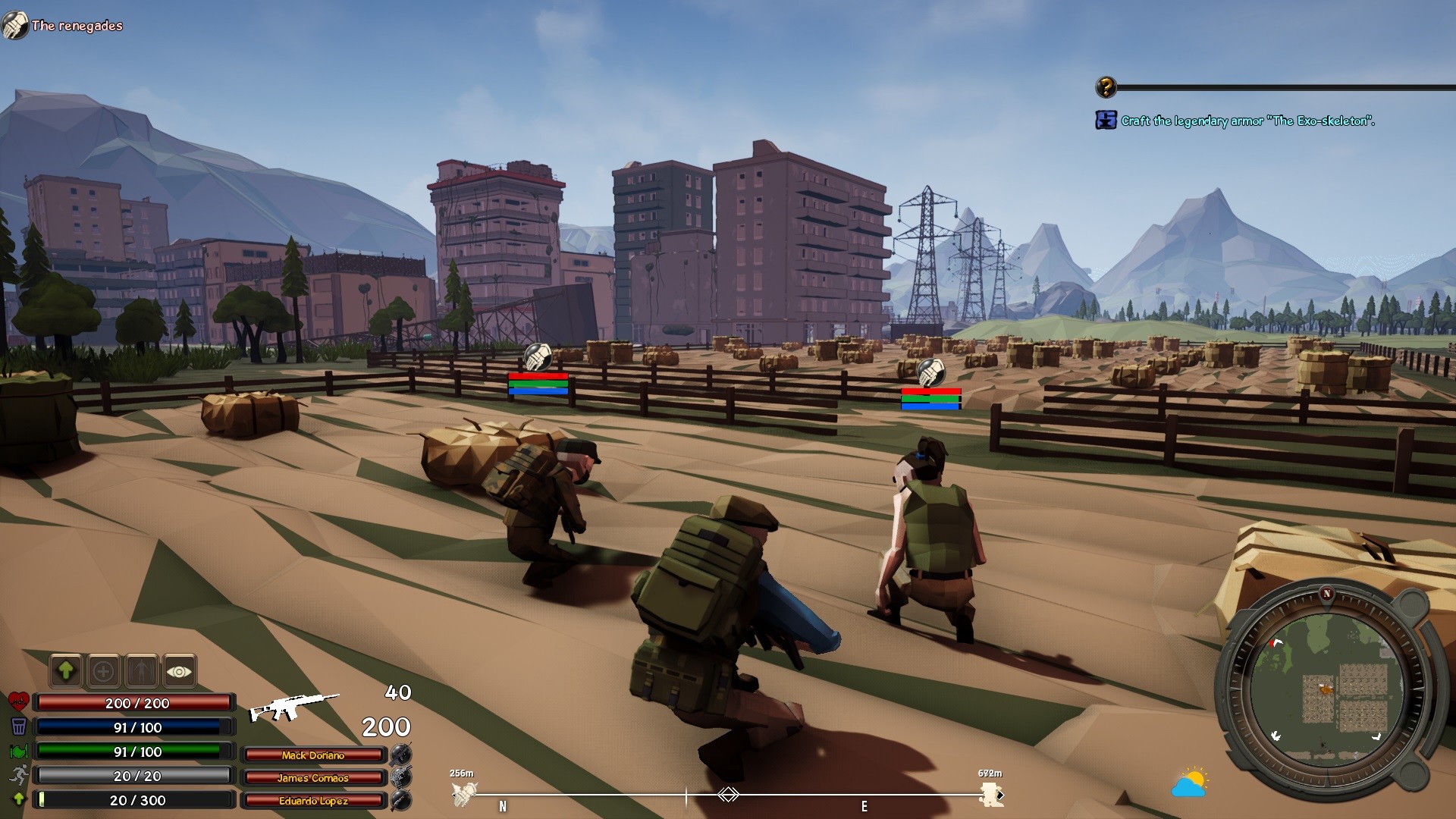Click the Eduardo Lopez nameplate

point(314,801)
